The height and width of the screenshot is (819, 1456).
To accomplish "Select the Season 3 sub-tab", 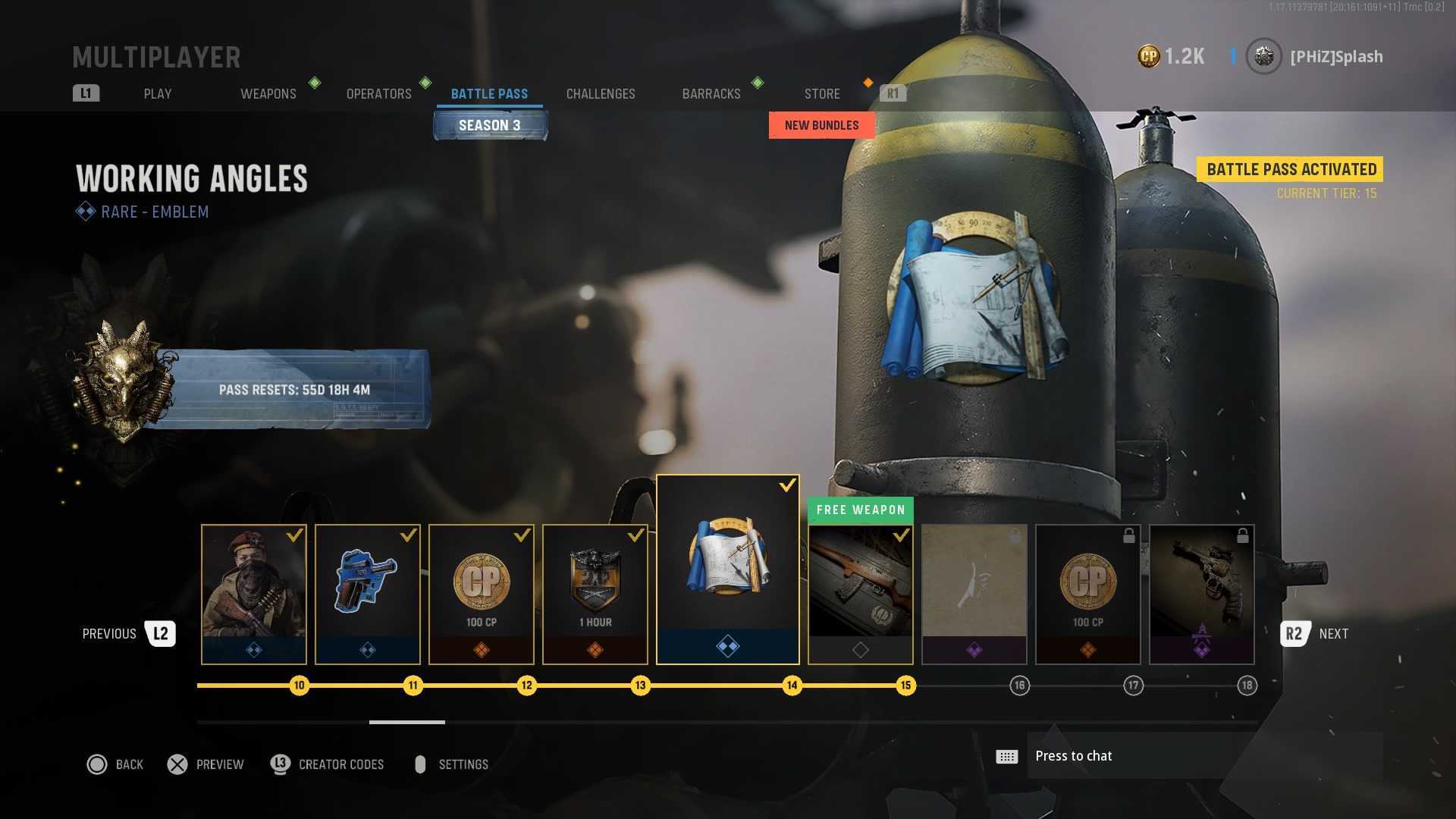I will (490, 125).
